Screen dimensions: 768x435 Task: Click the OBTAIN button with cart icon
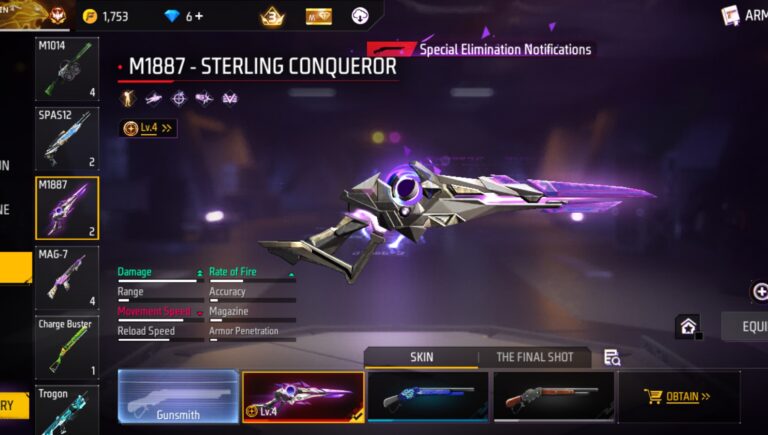click(679, 396)
